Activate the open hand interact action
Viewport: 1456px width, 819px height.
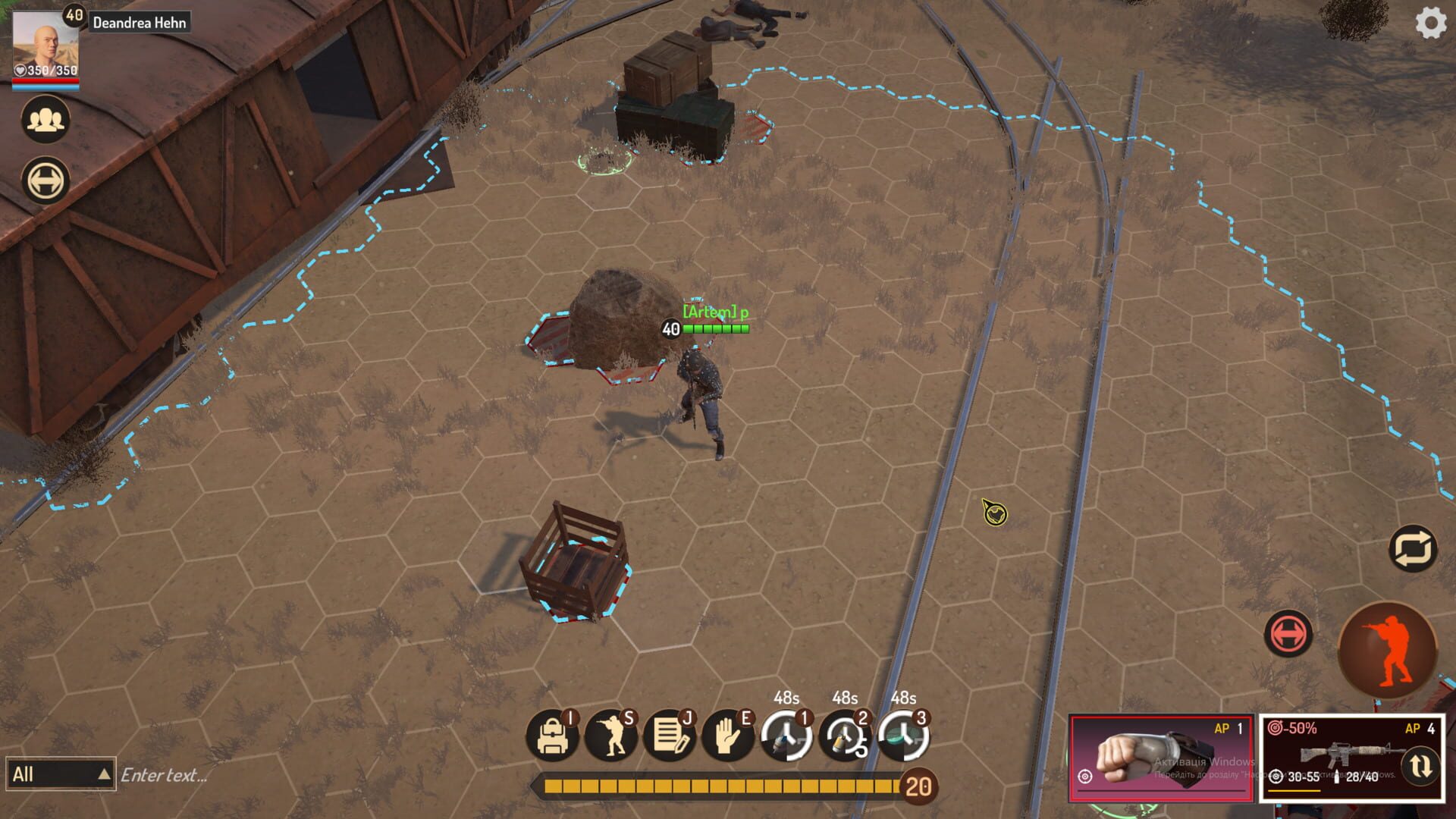point(727,736)
